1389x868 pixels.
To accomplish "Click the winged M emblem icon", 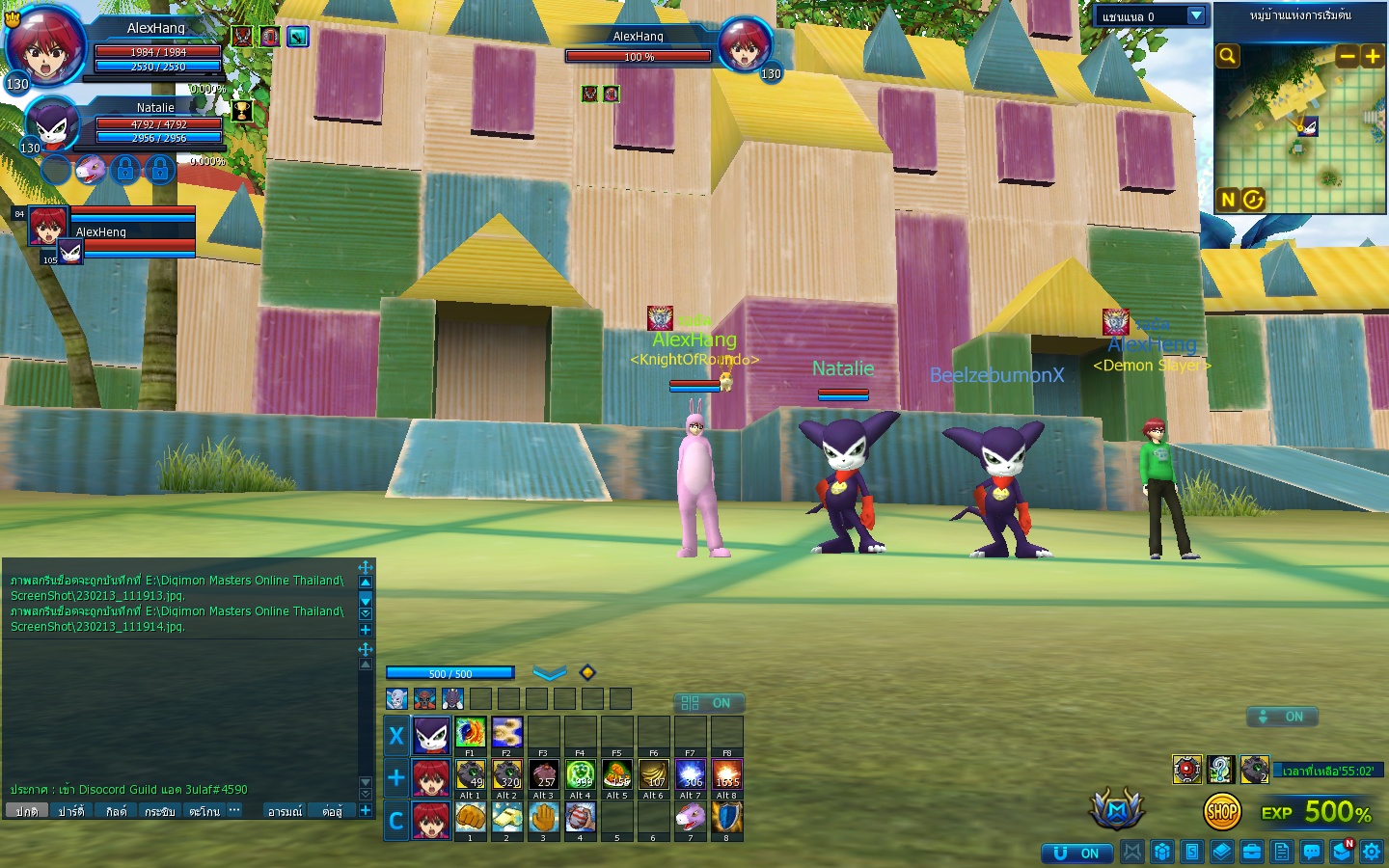I will pyautogui.click(x=1117, y=811).
